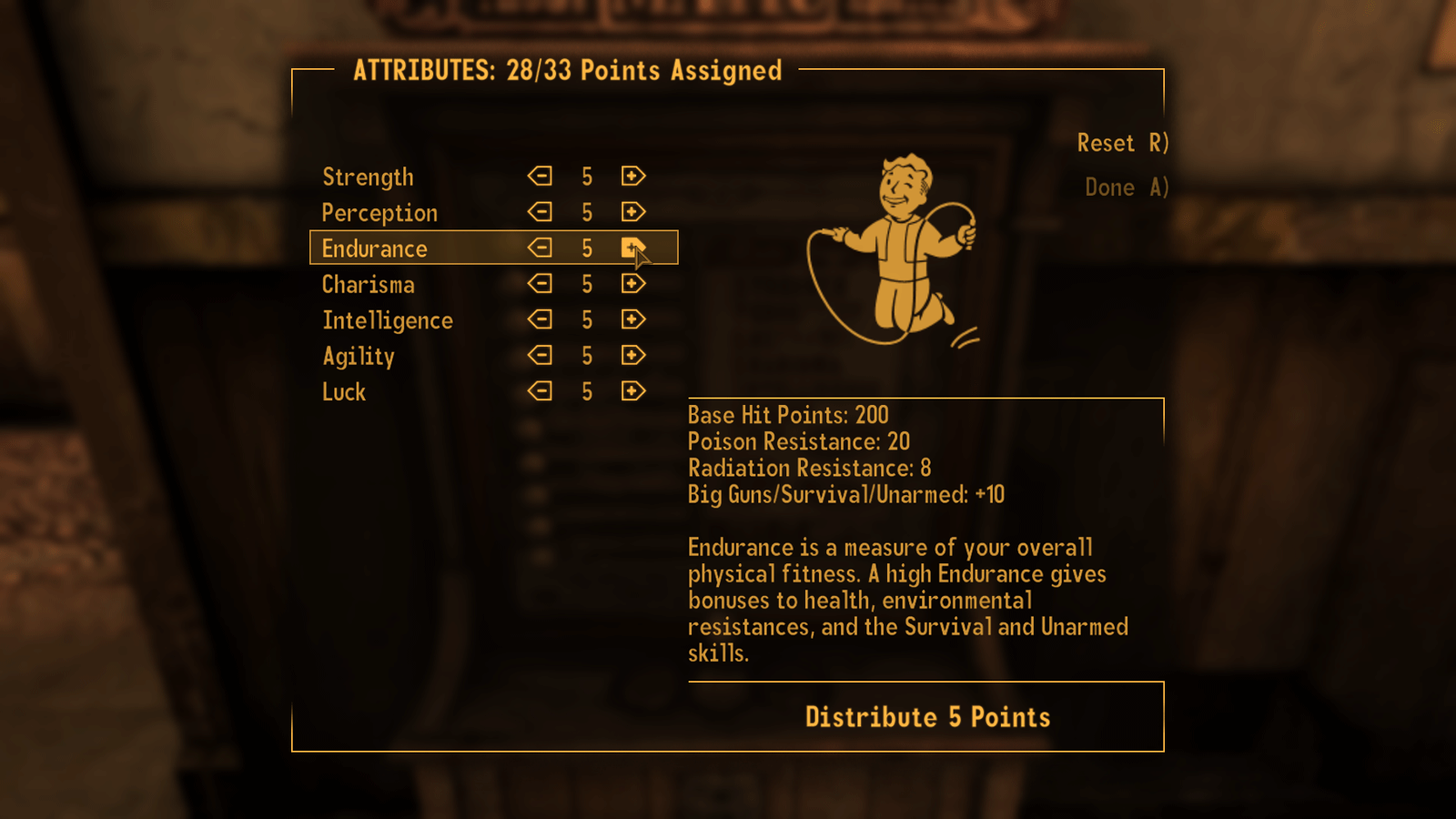1456x819 pixels.
Task: Decrease the Endurance attribute value
Action: tap(540, 247)
